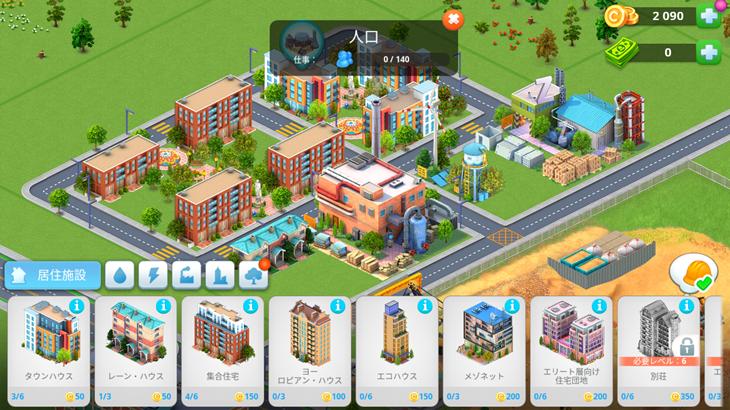
Task: Switch to the water drop category tab
Action: pyautogui.click(x=119, y=275)
